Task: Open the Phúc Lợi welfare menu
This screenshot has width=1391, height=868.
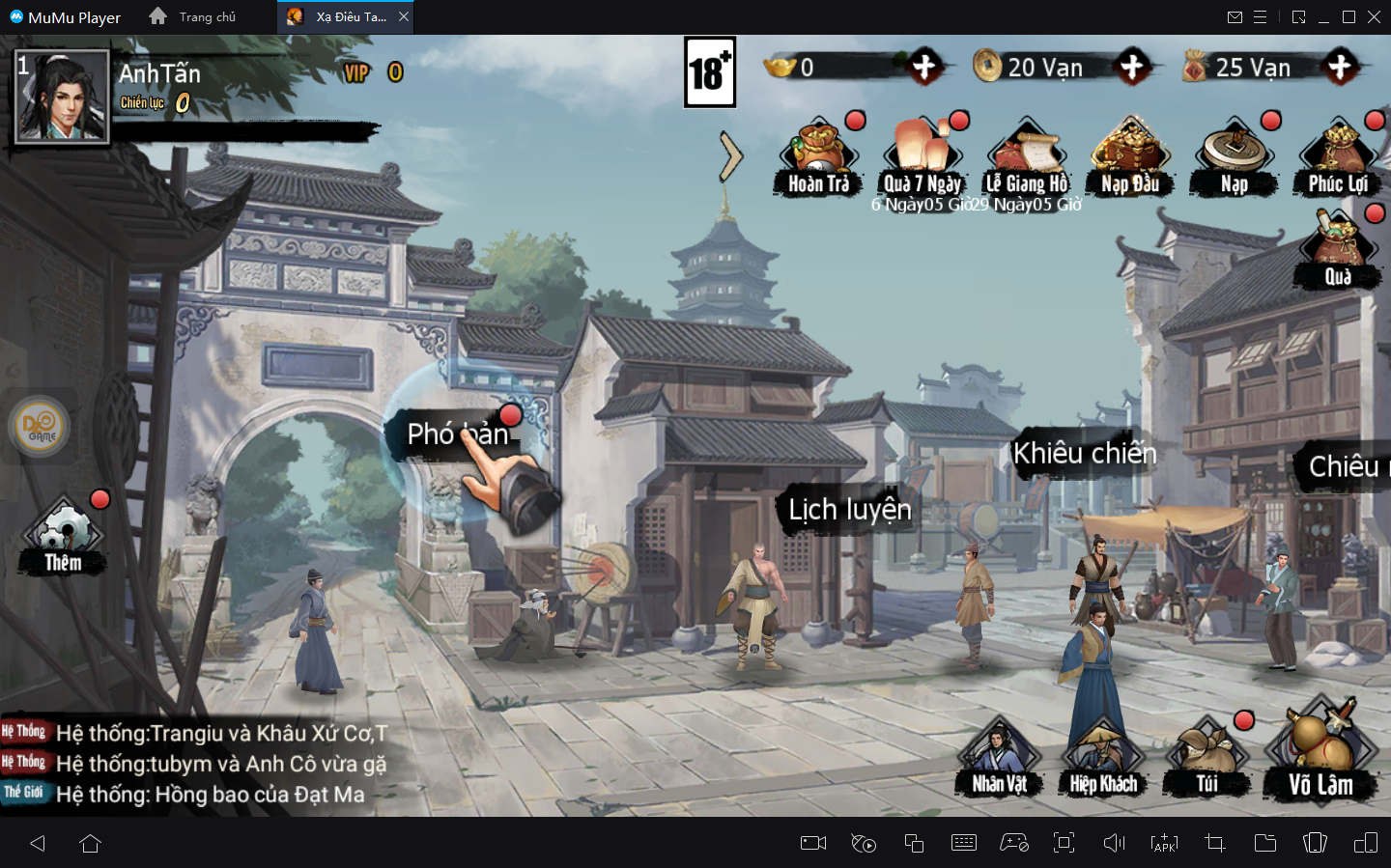Action: tap(1338, 157)
